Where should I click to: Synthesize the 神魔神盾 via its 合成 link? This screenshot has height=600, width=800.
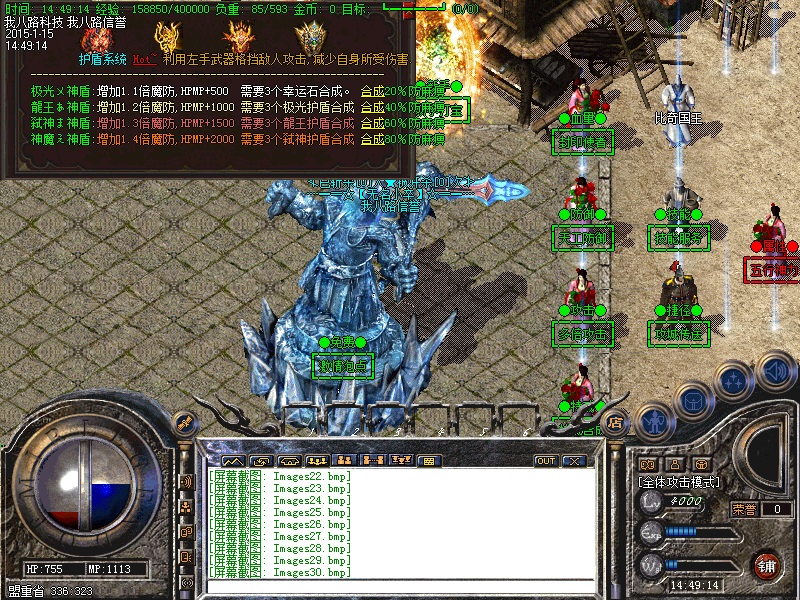point(372,140)
